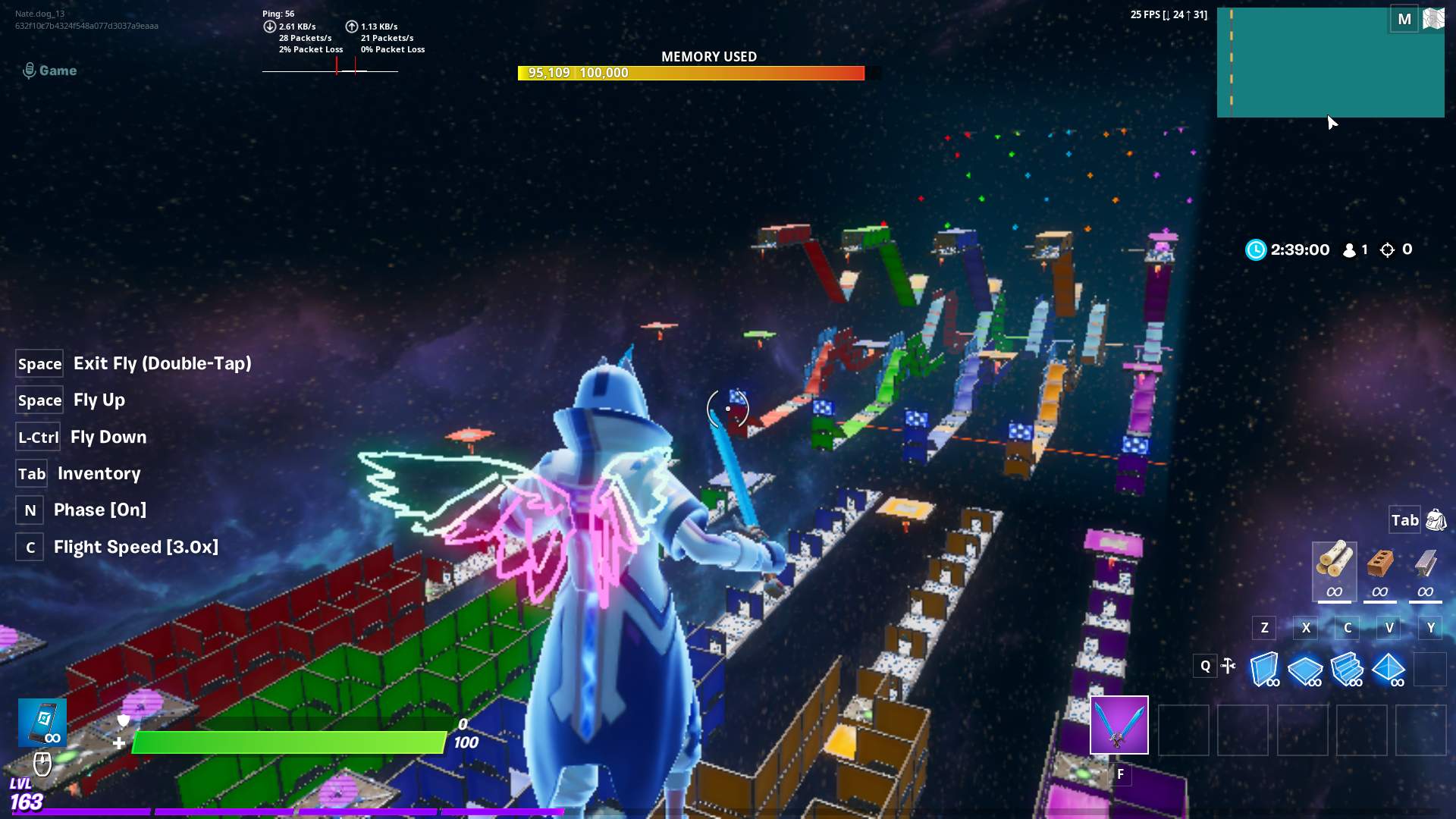Open the backpack inventory icon
Viewport: 1456px width, 819px height.
click(x=1437, y=520)
